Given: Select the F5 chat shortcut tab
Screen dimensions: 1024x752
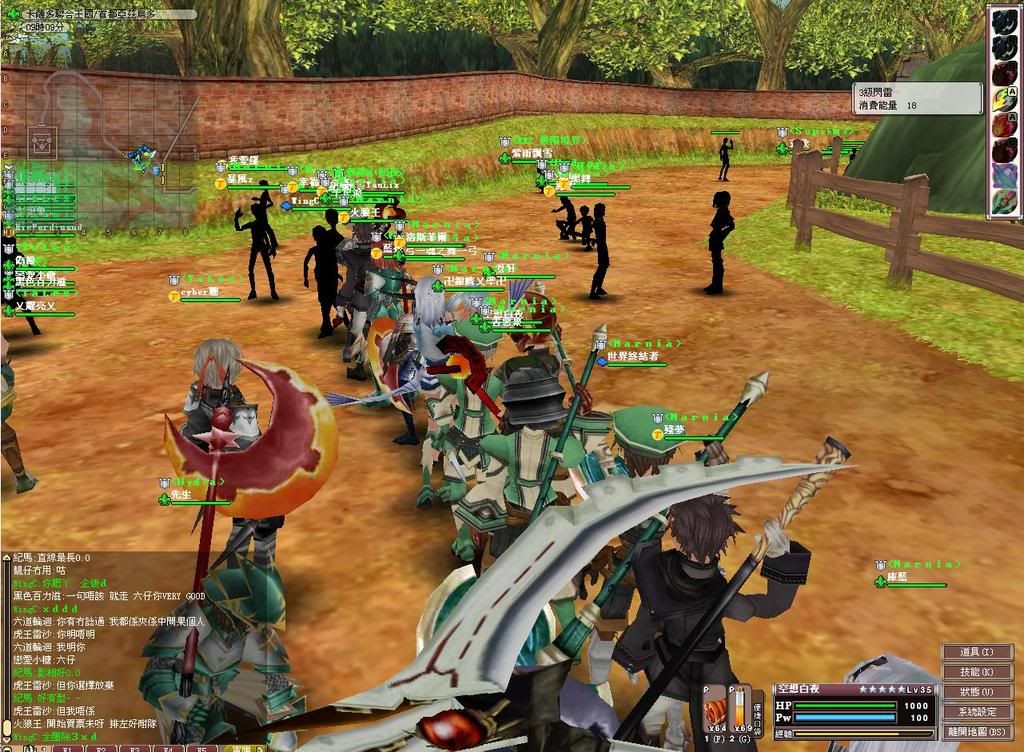Looking at the screenshot, I should 202,747.
